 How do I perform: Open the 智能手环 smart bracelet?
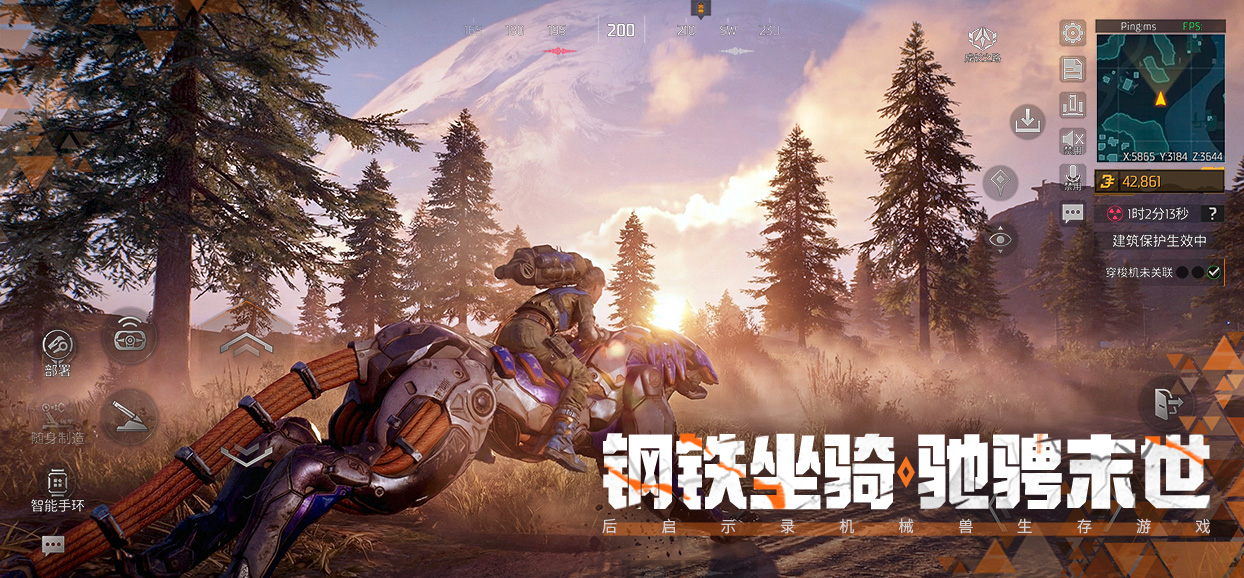[57, 487]
